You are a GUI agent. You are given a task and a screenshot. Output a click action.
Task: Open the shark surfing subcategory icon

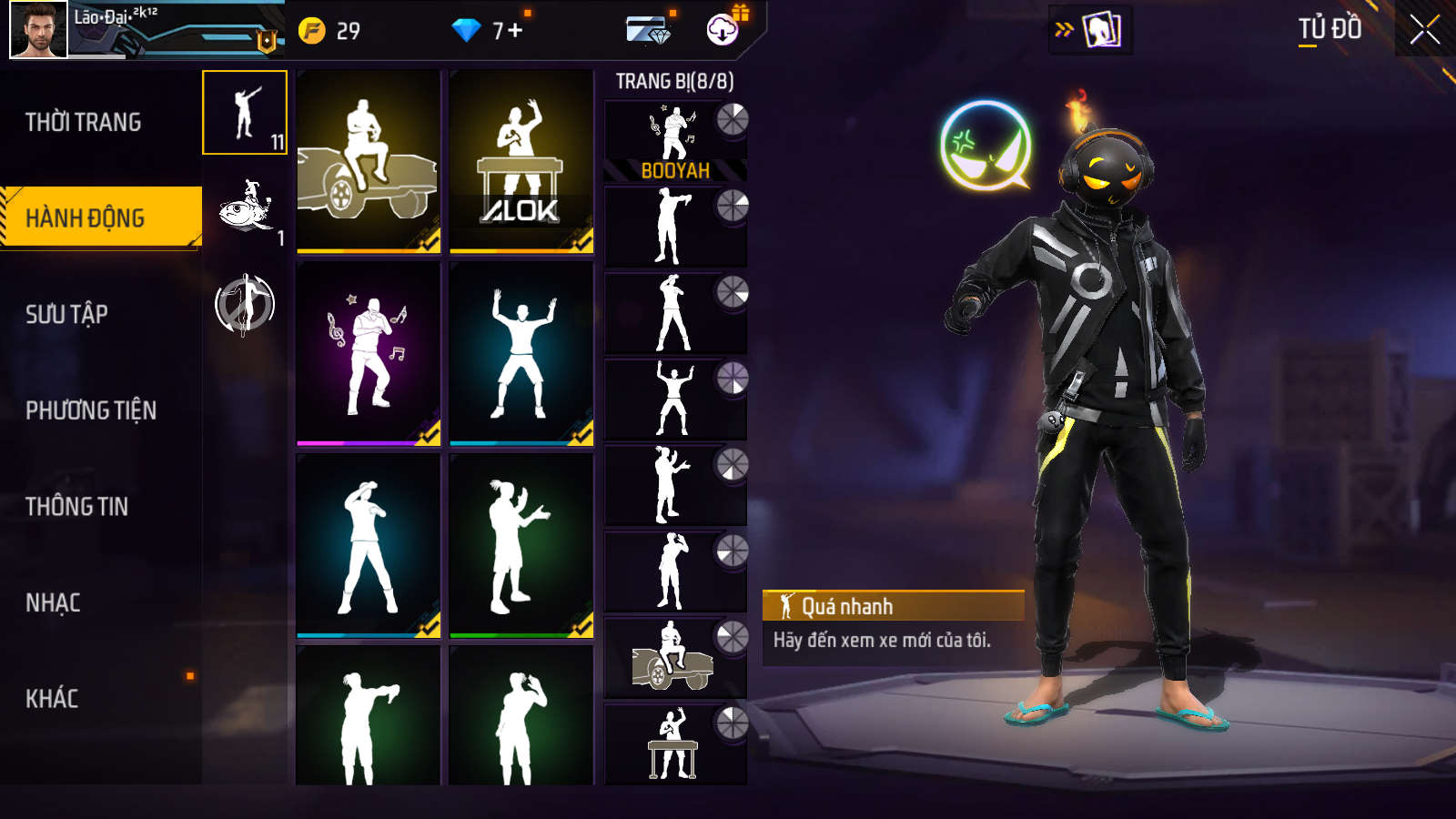click(x=245, y=207)
